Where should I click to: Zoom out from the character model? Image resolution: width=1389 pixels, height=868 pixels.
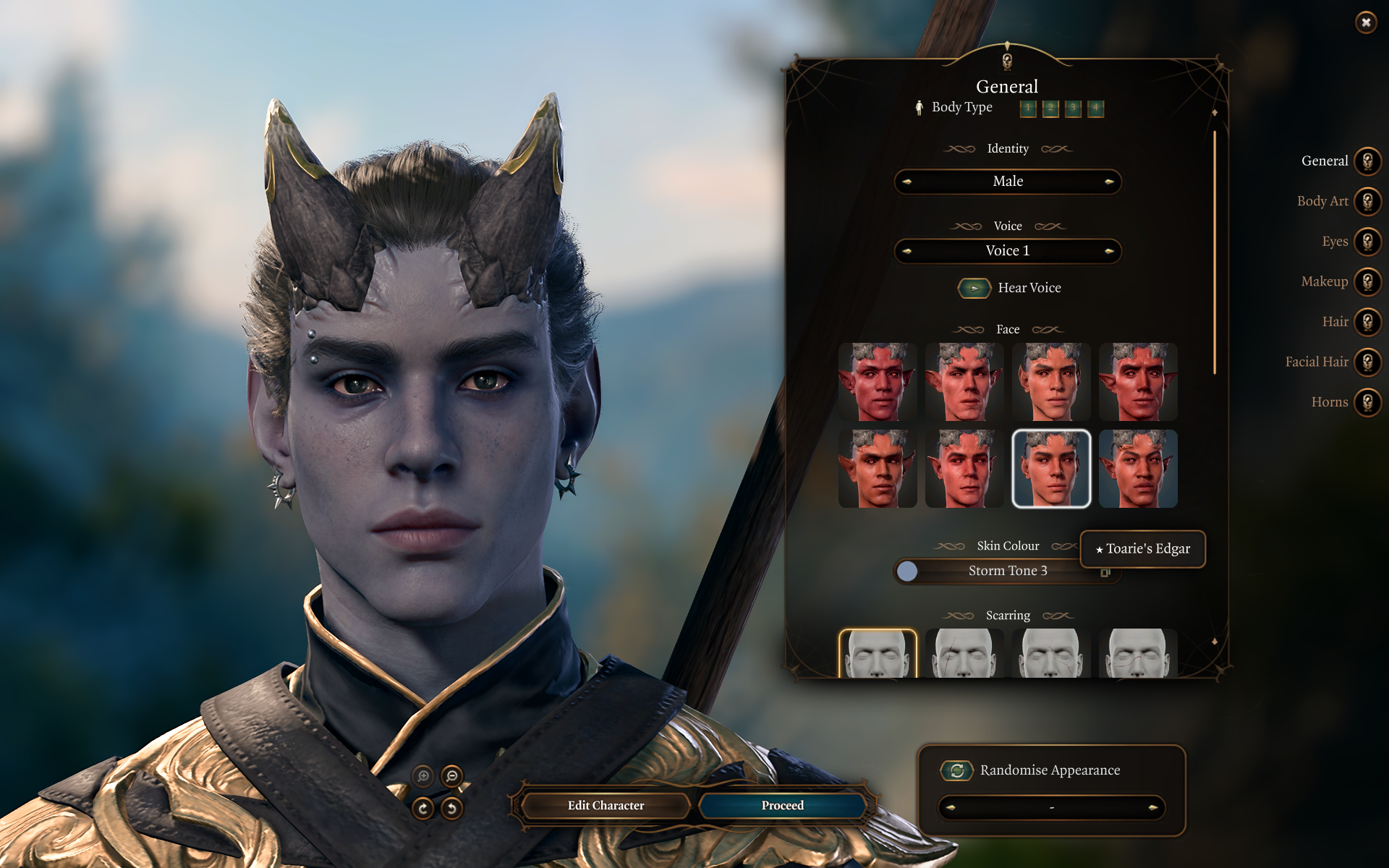[452, 776]
